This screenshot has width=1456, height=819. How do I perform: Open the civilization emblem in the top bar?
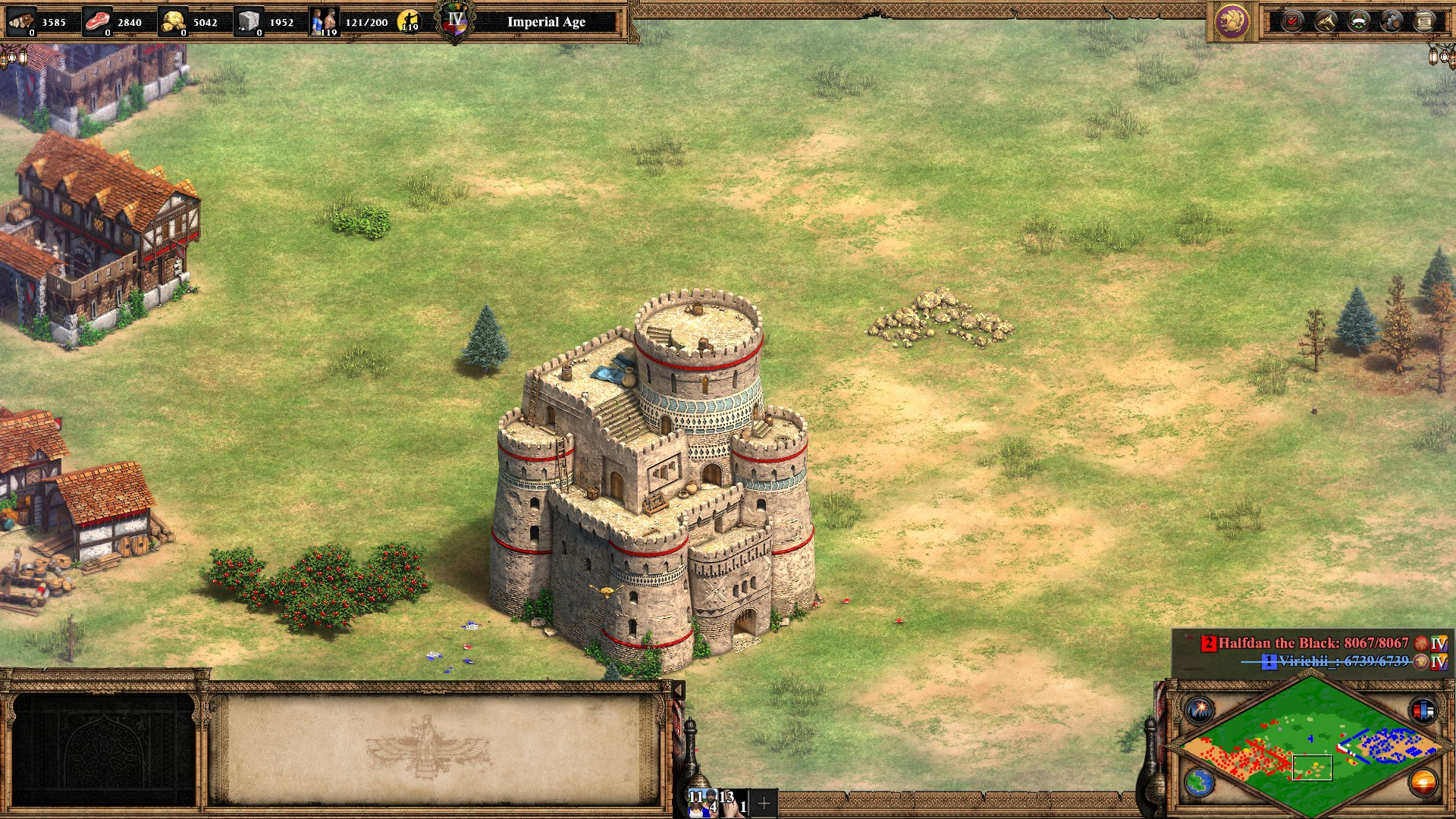1232,21
